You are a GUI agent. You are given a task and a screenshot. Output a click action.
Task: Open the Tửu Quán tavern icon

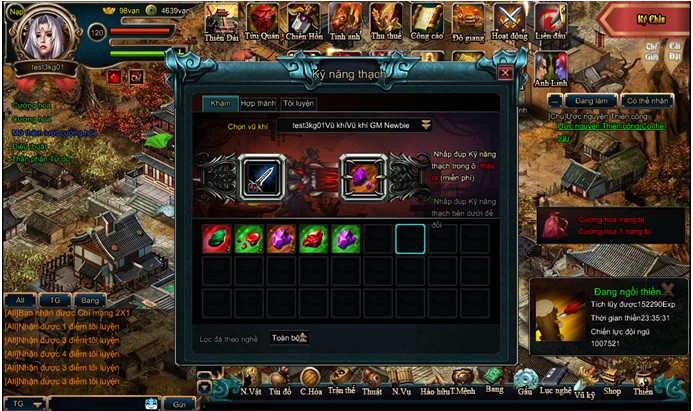[x=262, y=20]
